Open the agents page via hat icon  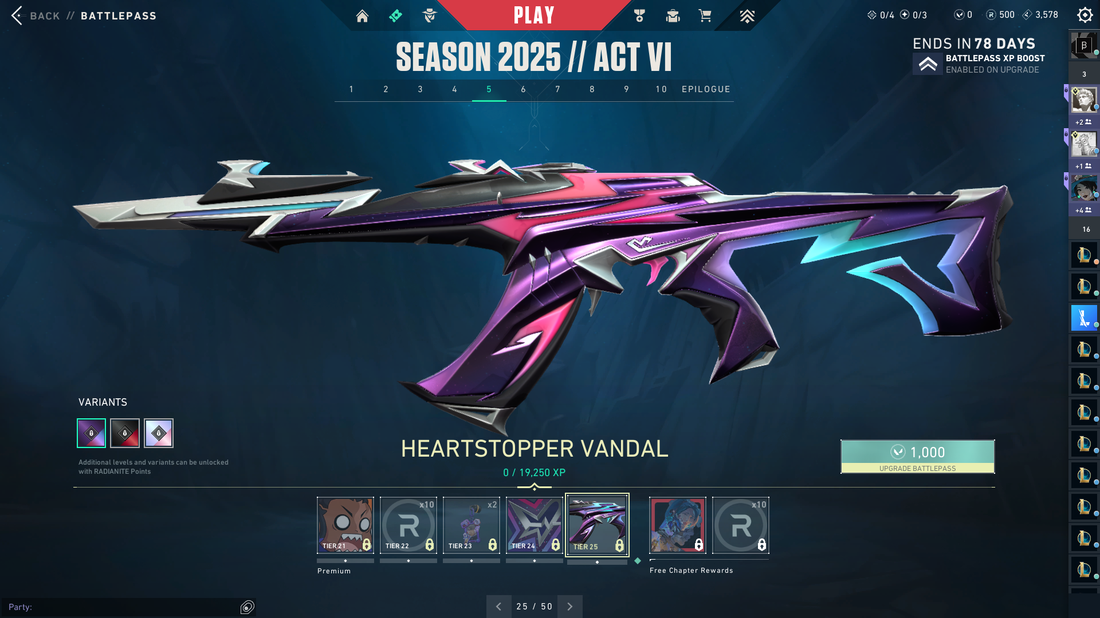[x=430, y=16]
